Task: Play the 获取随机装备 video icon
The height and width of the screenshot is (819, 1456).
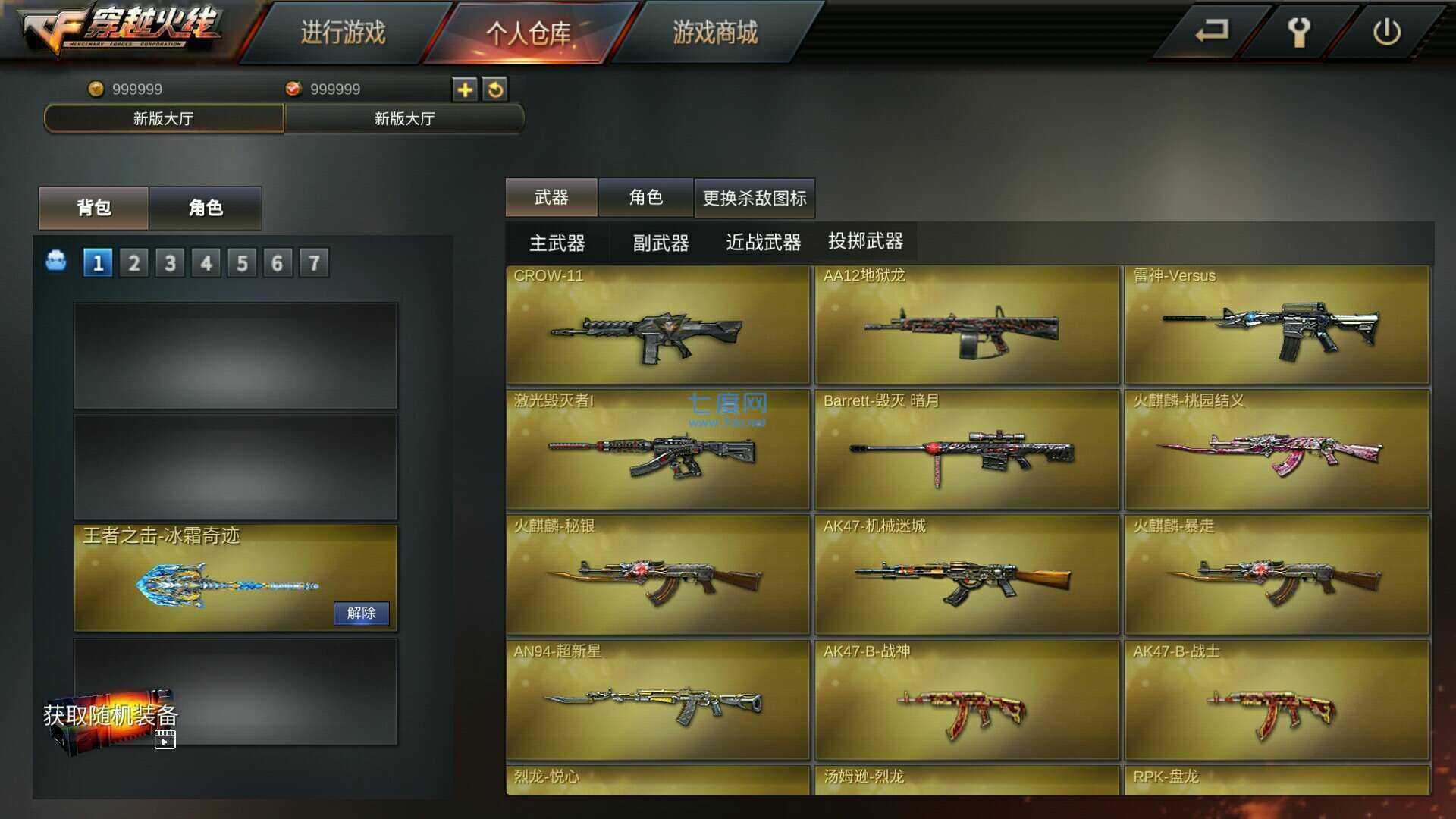Action: (x=165, y=739)
